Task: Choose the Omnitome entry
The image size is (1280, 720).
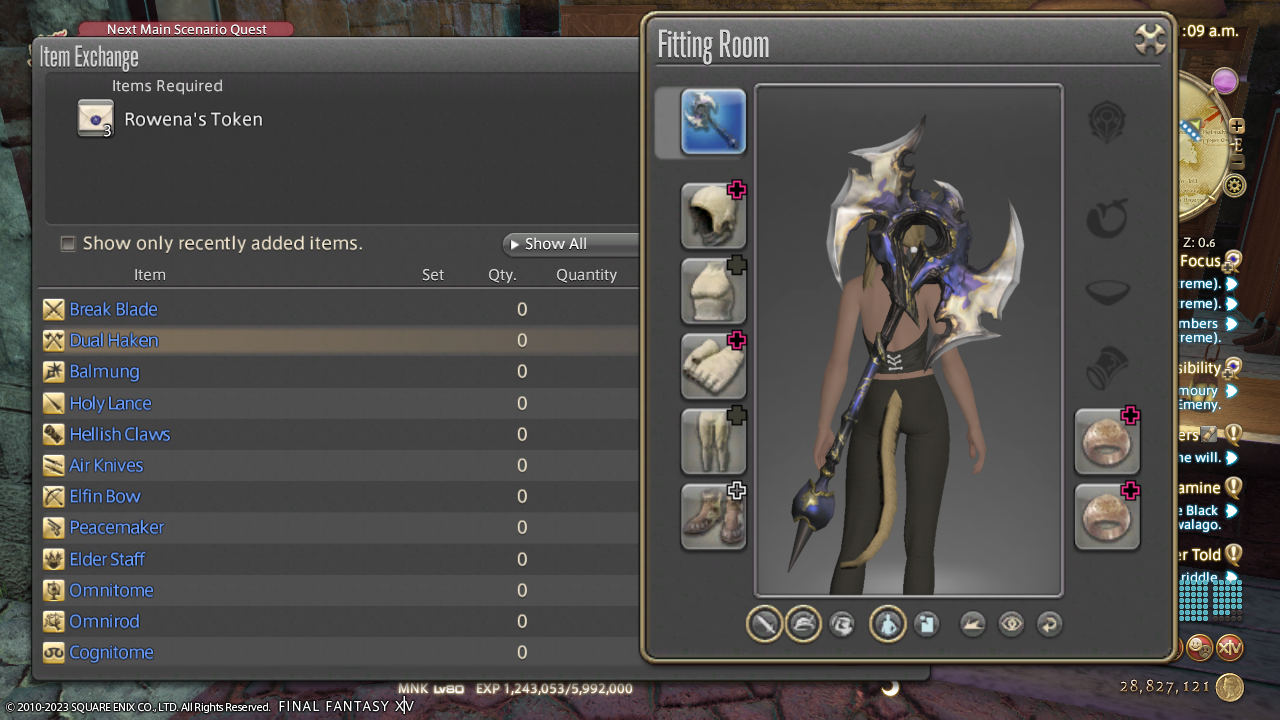Action: pos(111,590)
